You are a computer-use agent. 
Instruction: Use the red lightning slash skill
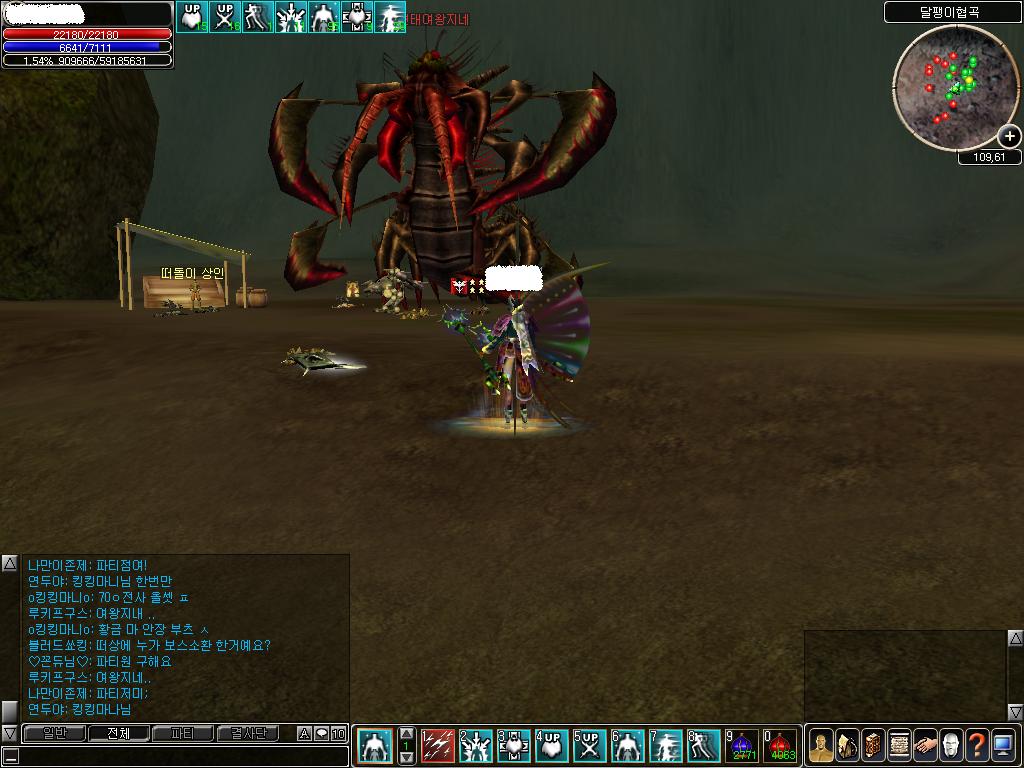coord(438,746)
